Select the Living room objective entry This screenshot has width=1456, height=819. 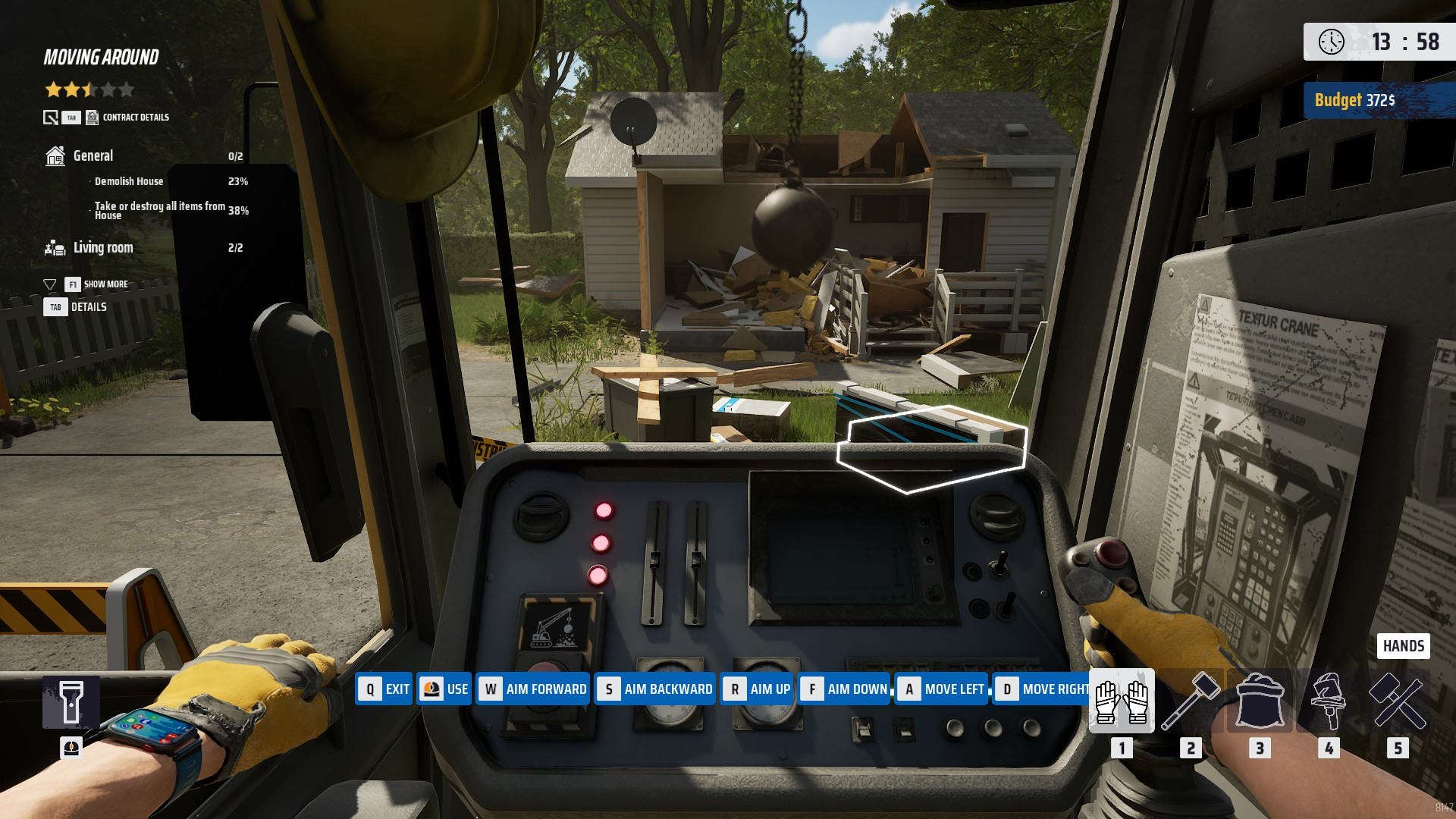coord(103,248)
